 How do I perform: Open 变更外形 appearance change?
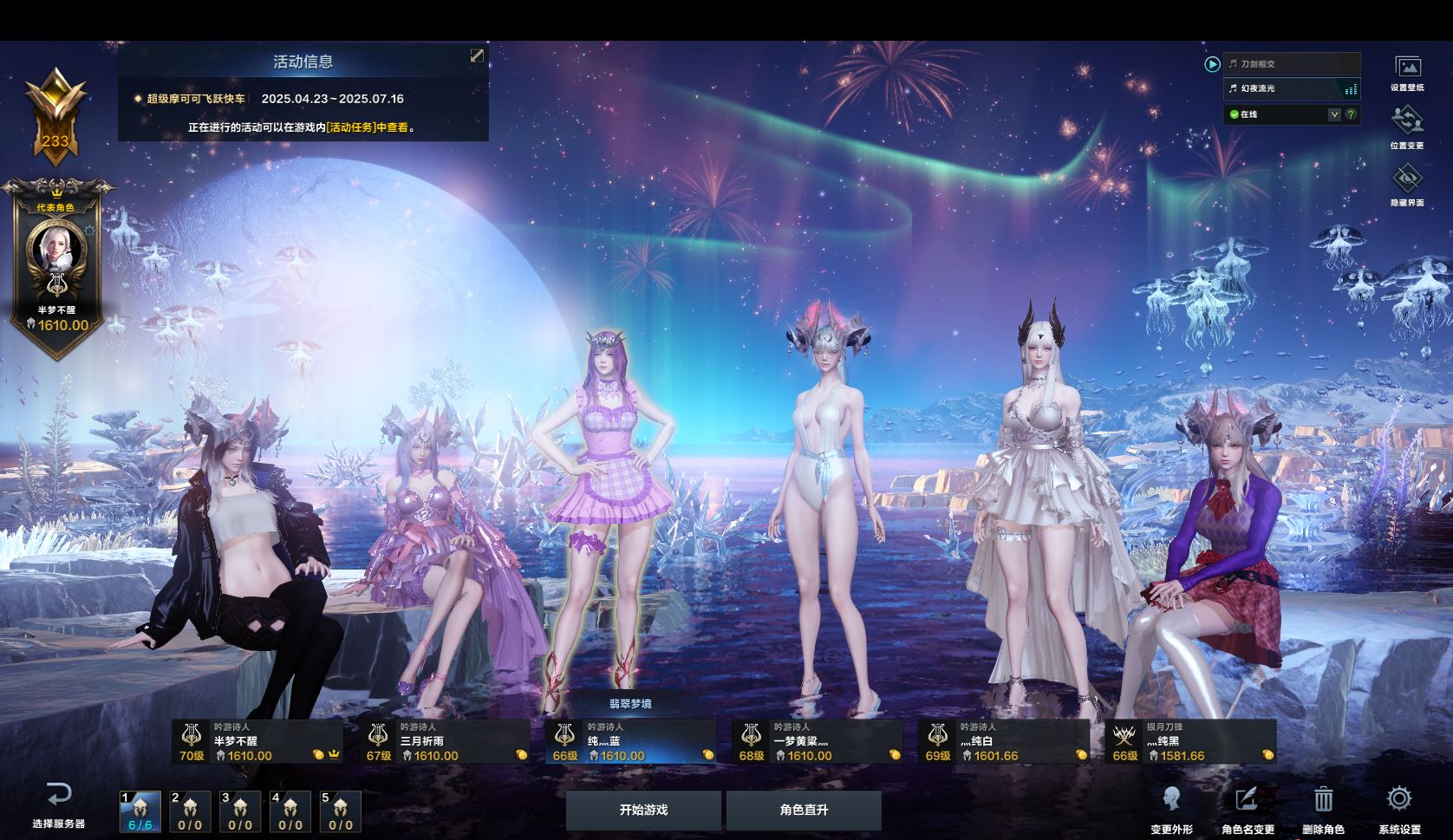click(x=1171, y=809)
